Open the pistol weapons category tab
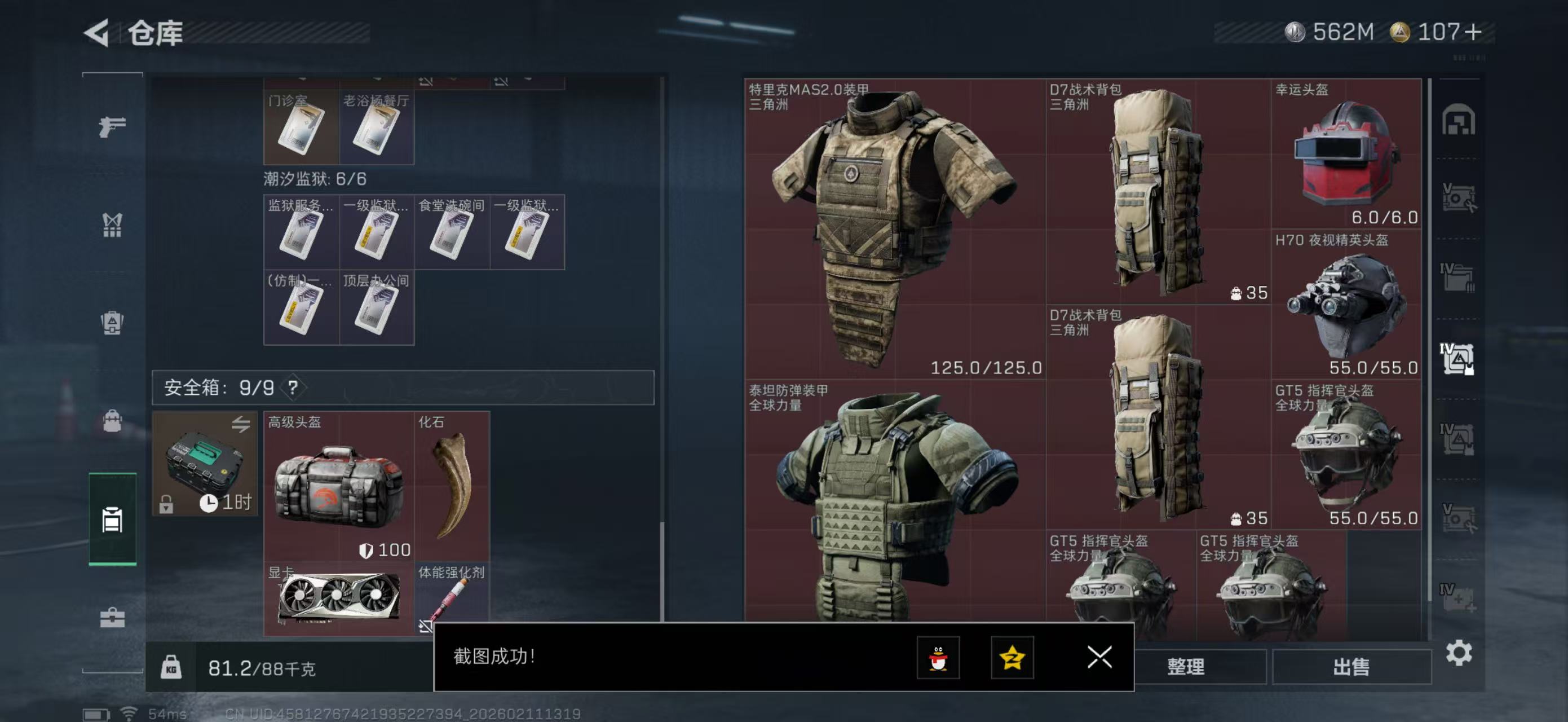 tap(113, 126)
